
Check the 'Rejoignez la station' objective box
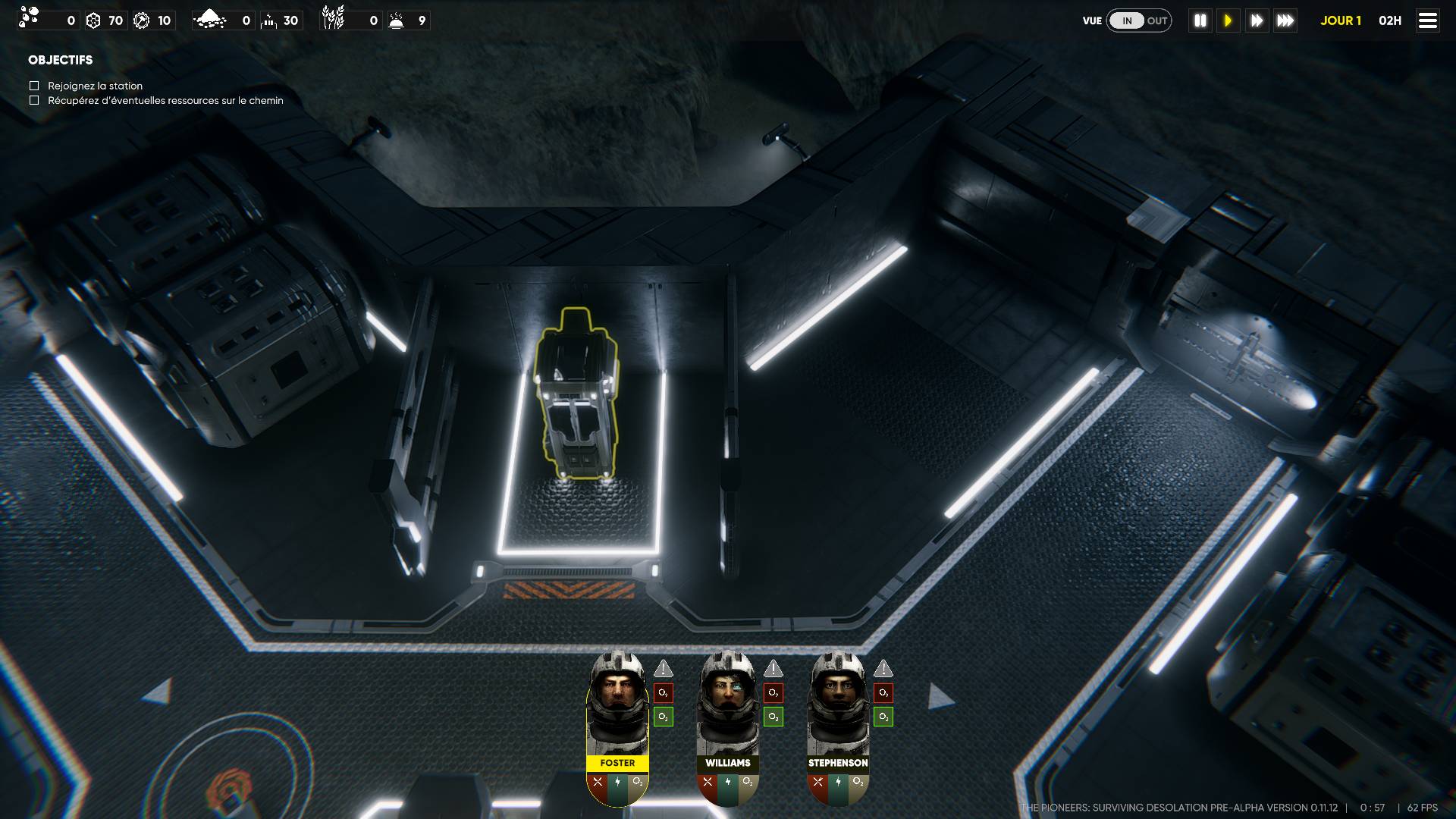34,86
